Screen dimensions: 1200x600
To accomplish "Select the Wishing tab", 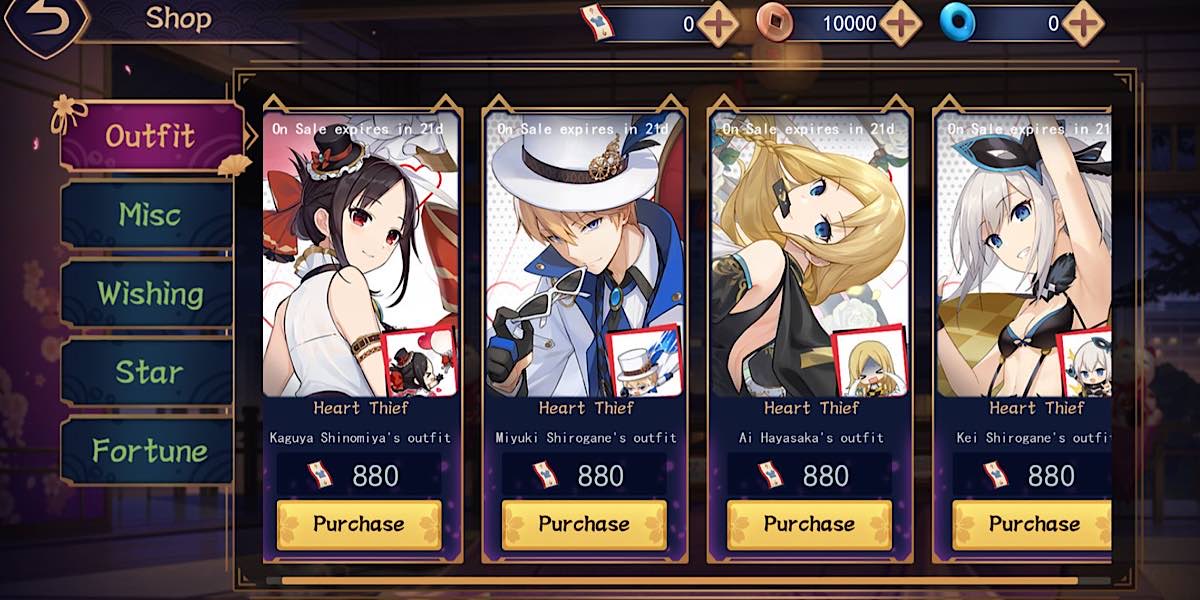I will (150, 293).
